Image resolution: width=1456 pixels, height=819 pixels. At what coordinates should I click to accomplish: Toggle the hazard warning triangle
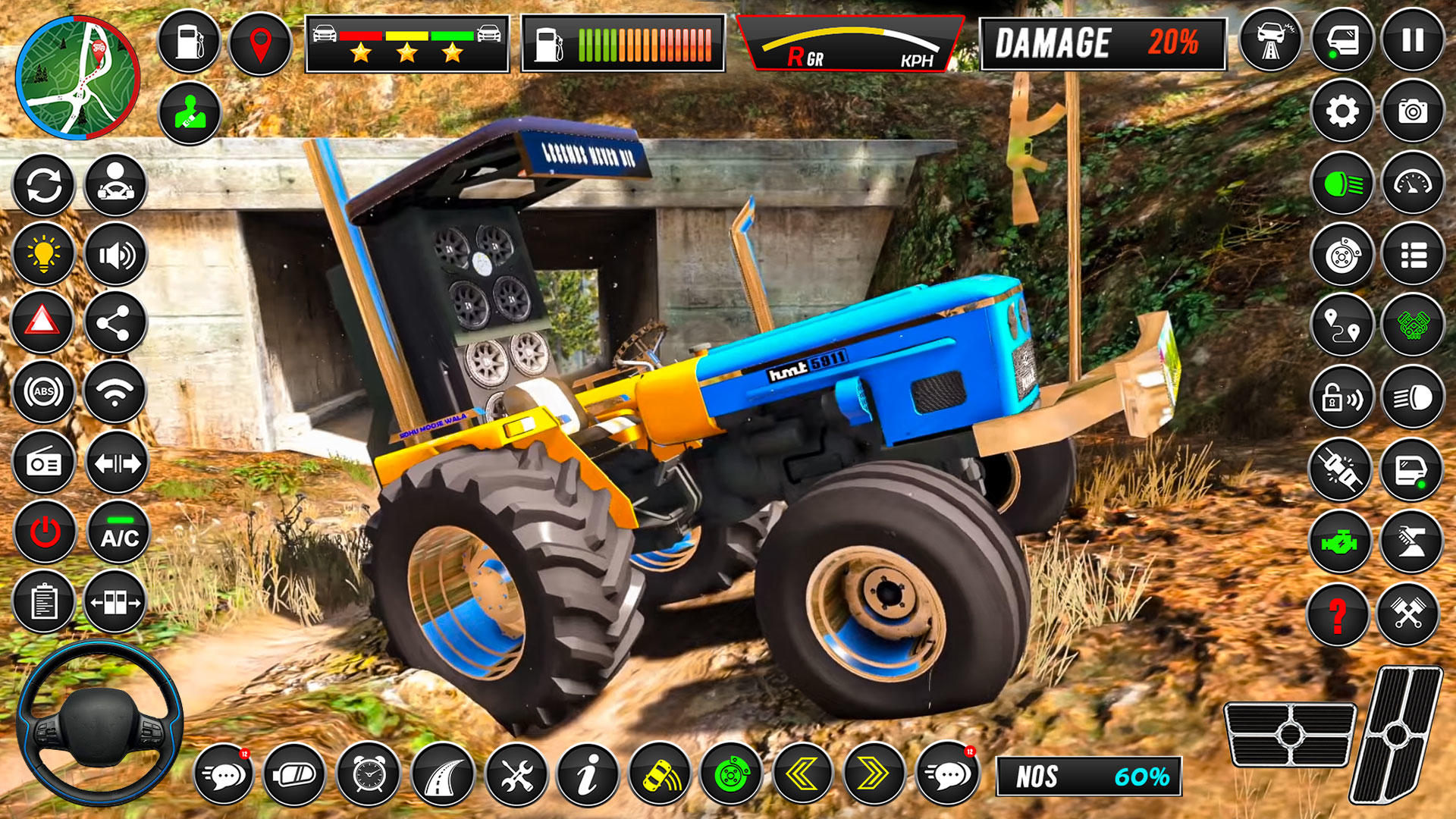tap(43, 321)
